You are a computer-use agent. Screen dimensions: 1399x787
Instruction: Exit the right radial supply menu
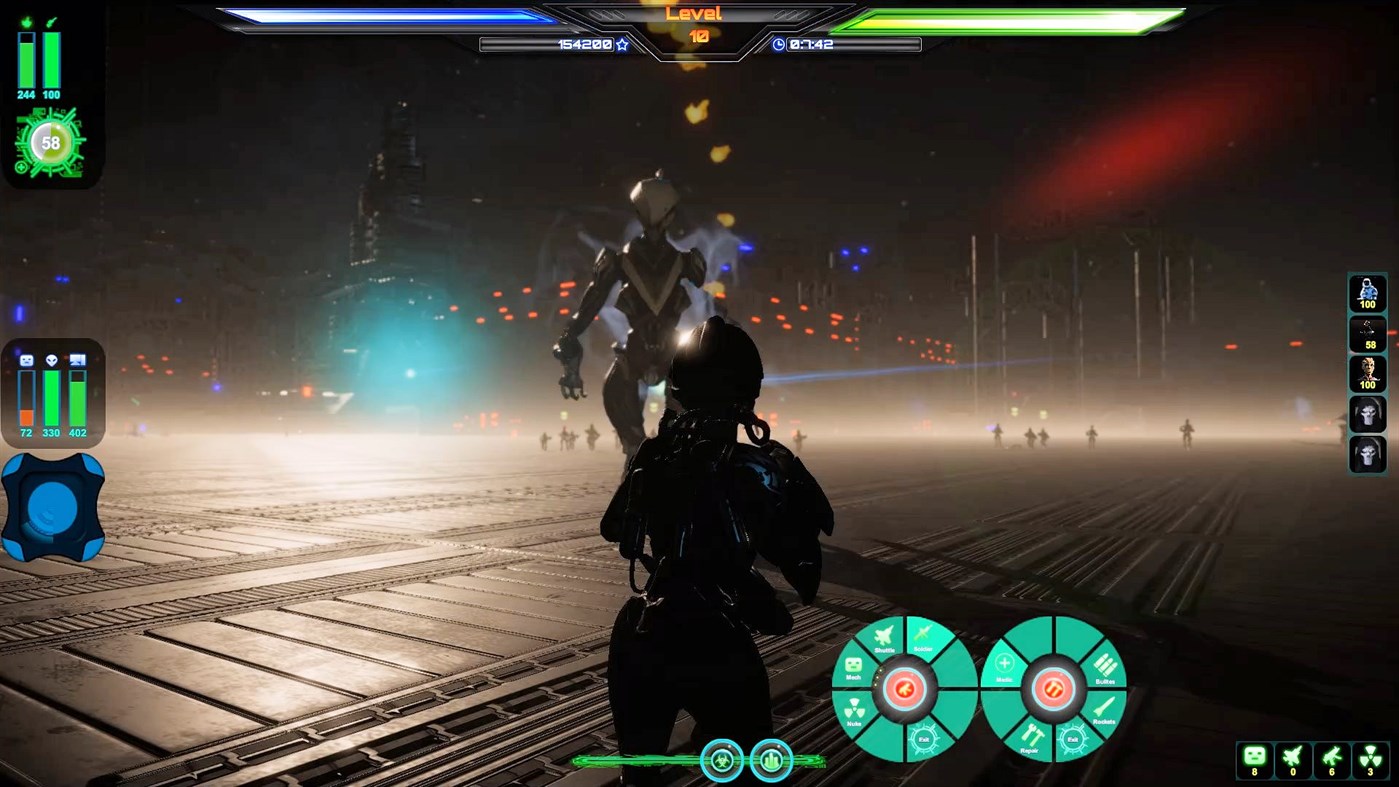[x=1073, y=740]
